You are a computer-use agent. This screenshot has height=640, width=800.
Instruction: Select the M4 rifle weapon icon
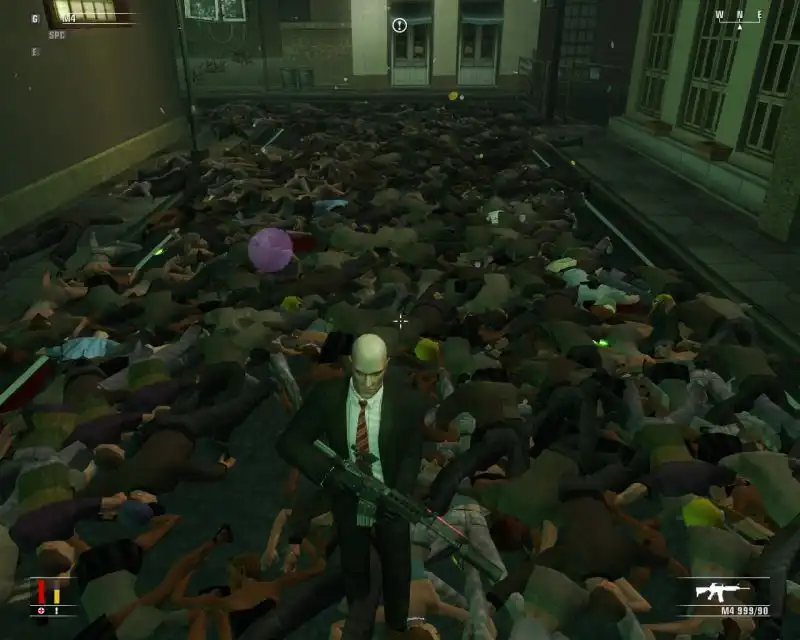coord(719,590)
